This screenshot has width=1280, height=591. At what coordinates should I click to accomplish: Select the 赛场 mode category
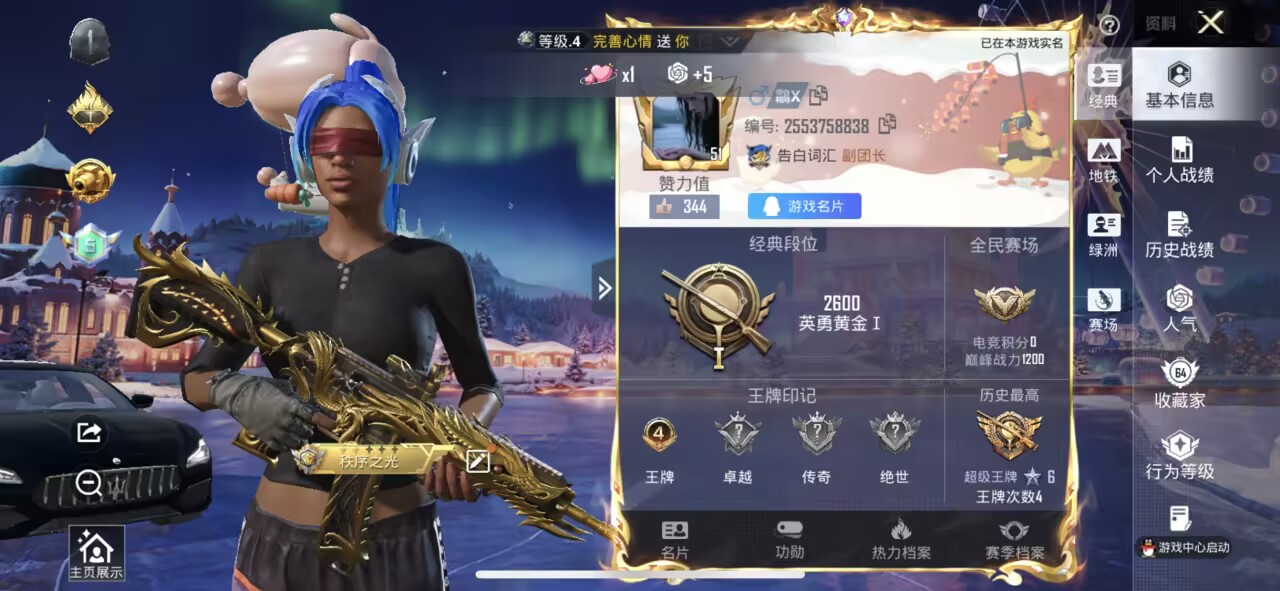pos(1103,311)
